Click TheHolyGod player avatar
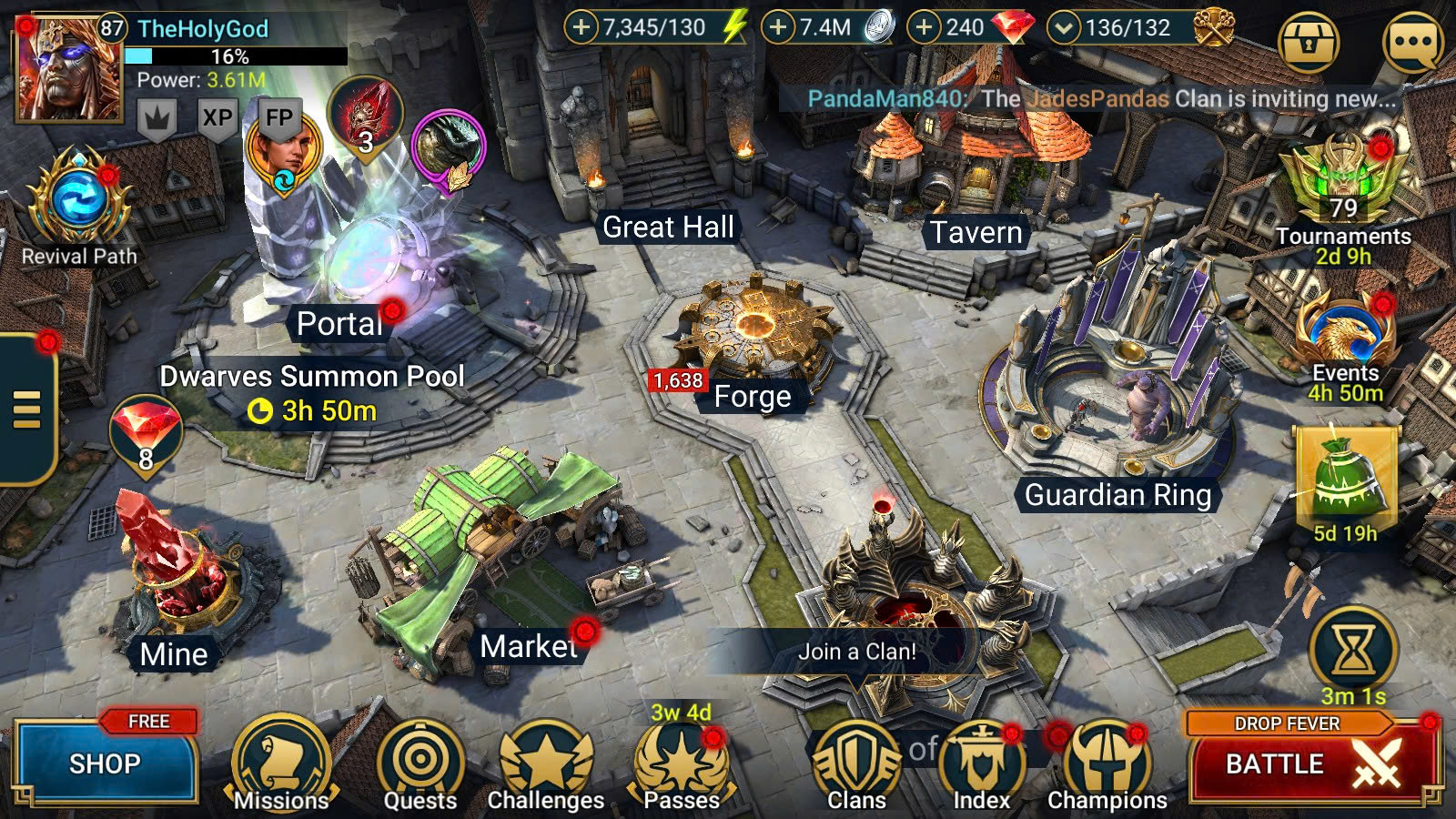Viewport: 1456px width, 819px height. point(68,70)
